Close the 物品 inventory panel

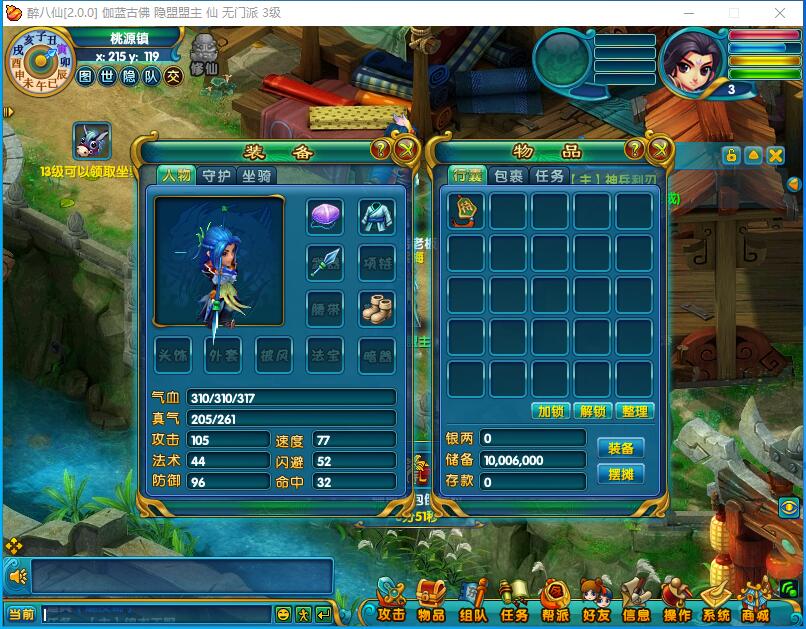click(659, 150)
